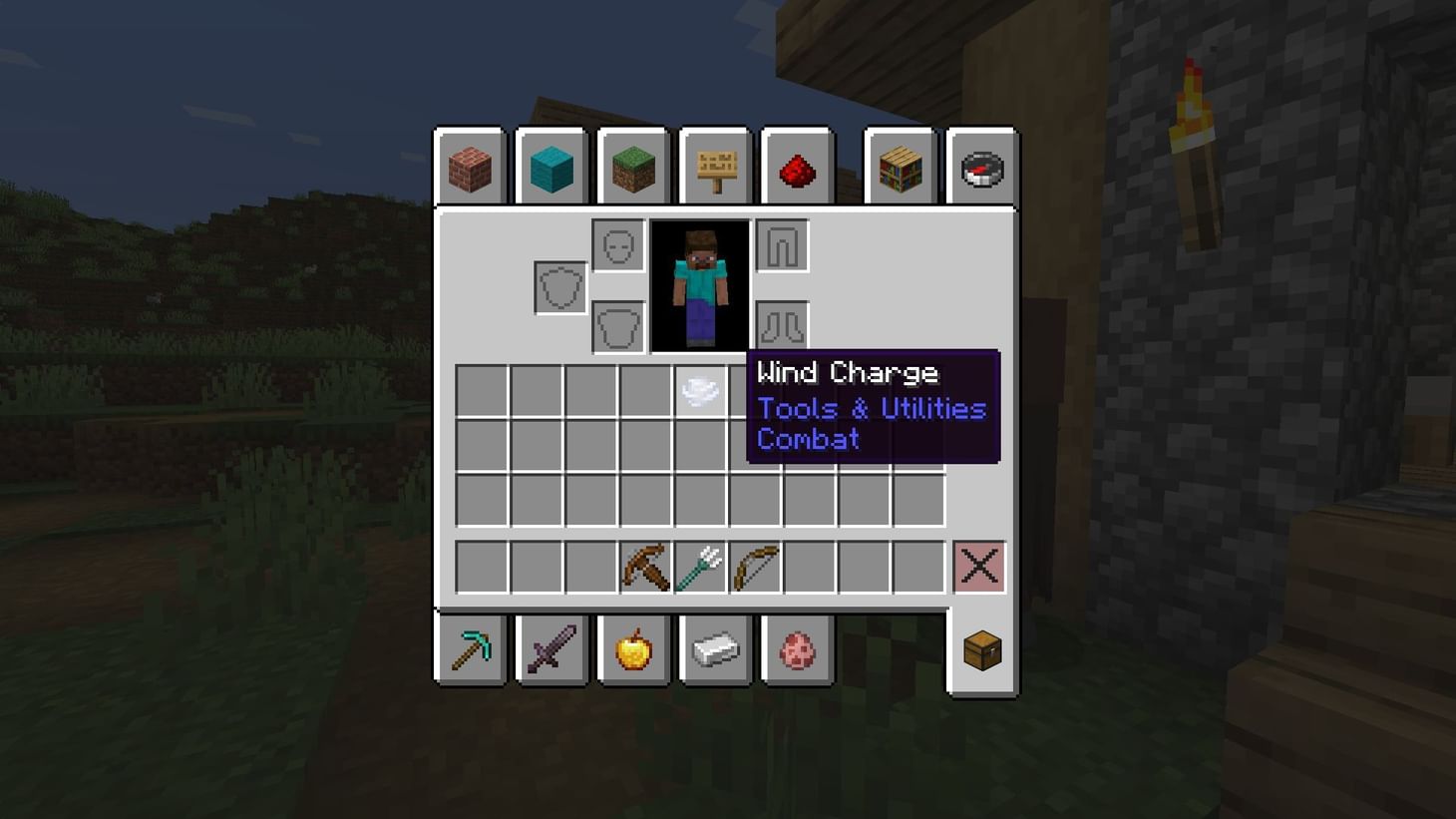Select the Trident from the hotbar
Screen dimensions: 1456x819
point(701,566)
